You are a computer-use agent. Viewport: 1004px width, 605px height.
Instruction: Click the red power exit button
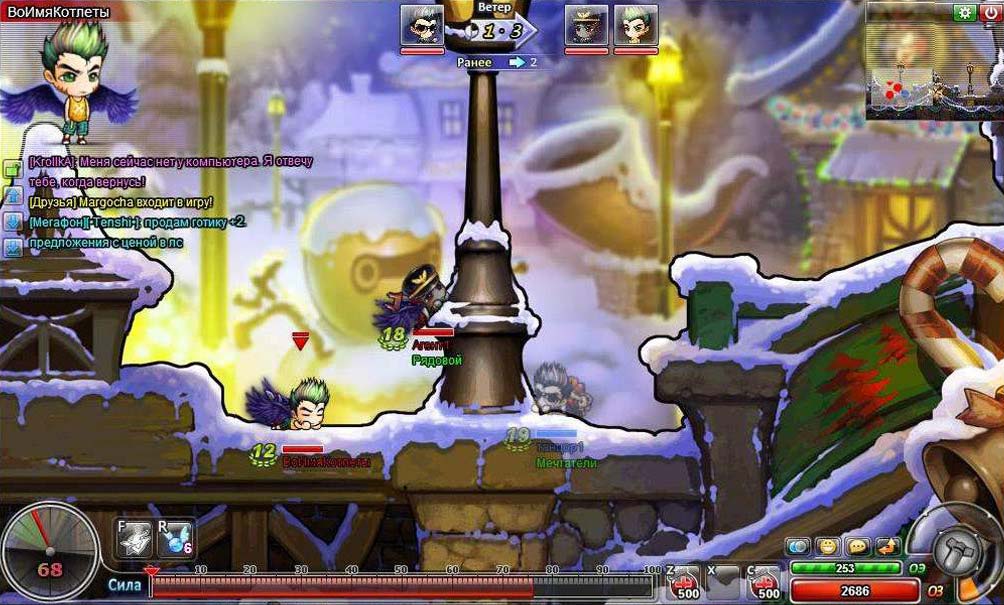click(989, 13)
